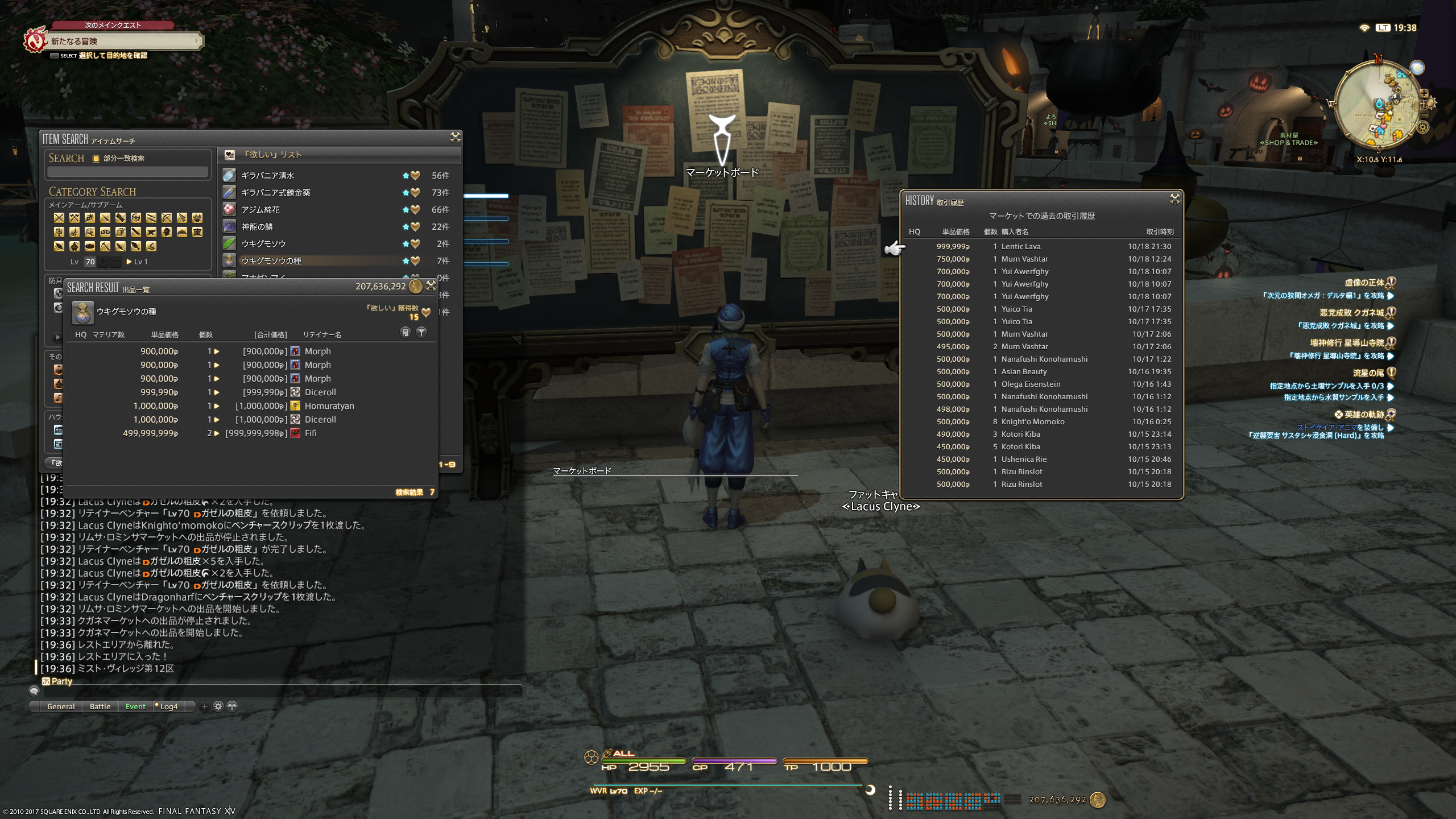The image size is (1456, 819).
Task: Click the item name search field
Action: [x=128, y=172]
